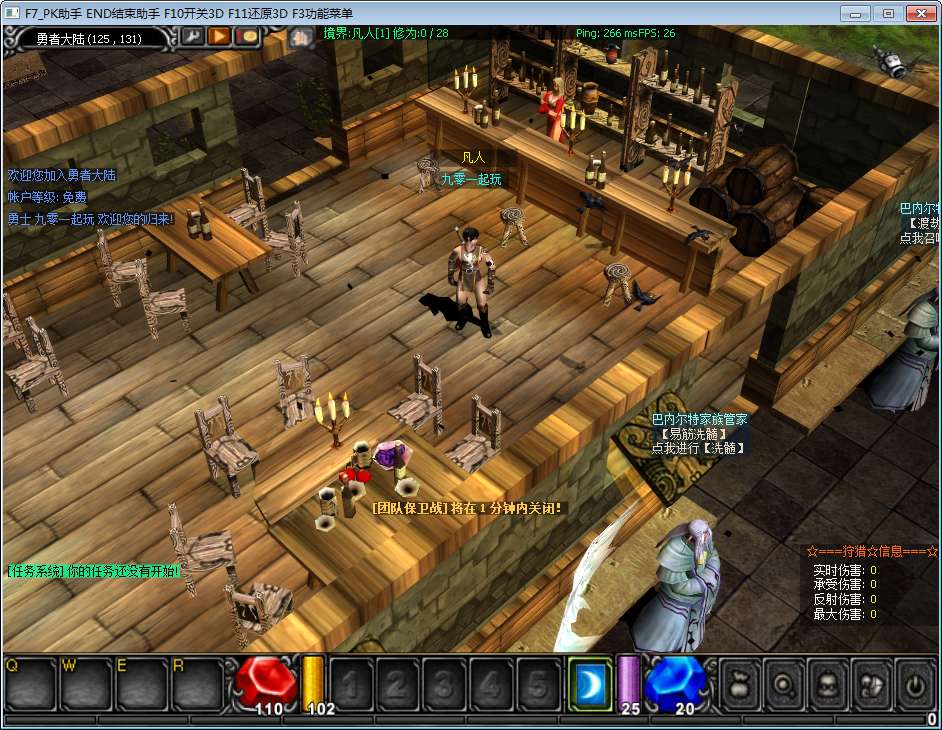This screenshot has height=730, width=942.
Task: Open the character portrait icon
Action: tap(827, 684)
